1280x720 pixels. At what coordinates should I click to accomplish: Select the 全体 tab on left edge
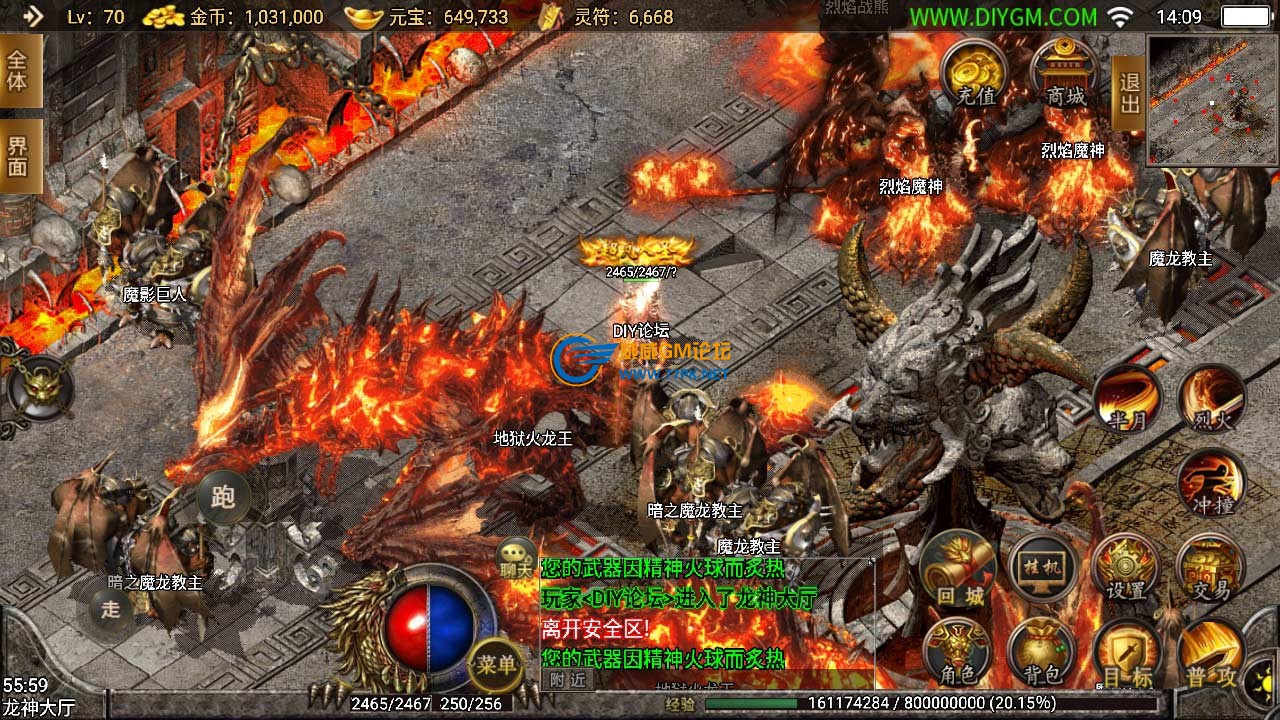point(19,70)
